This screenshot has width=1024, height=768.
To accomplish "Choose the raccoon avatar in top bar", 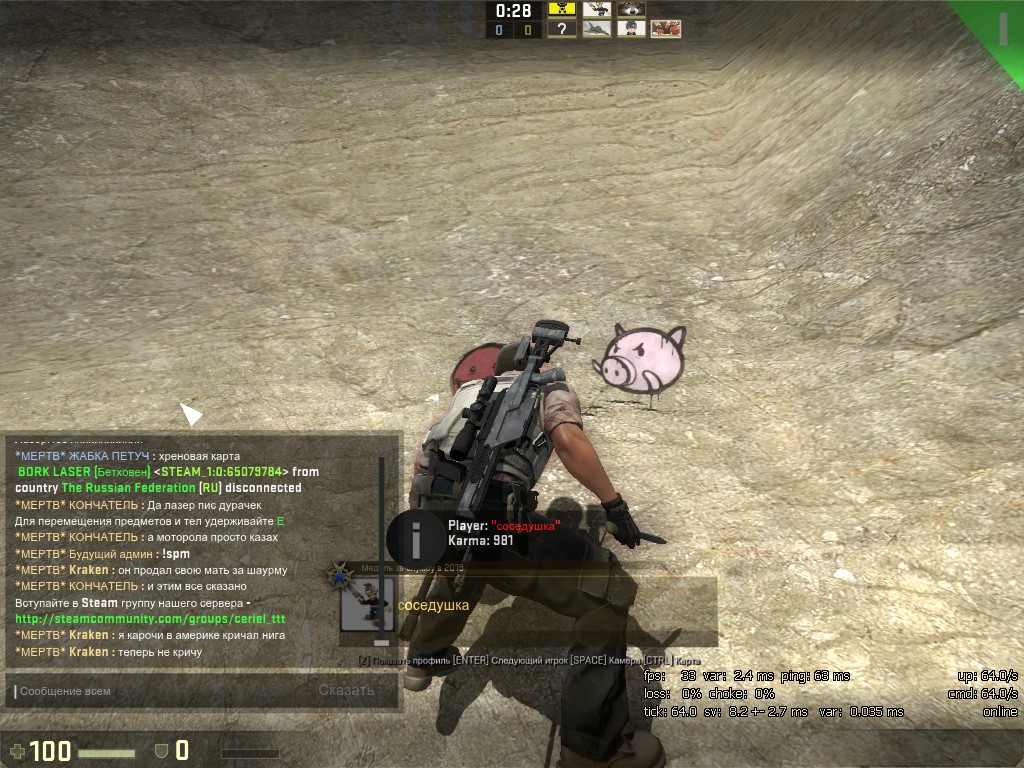I will 631,9.
